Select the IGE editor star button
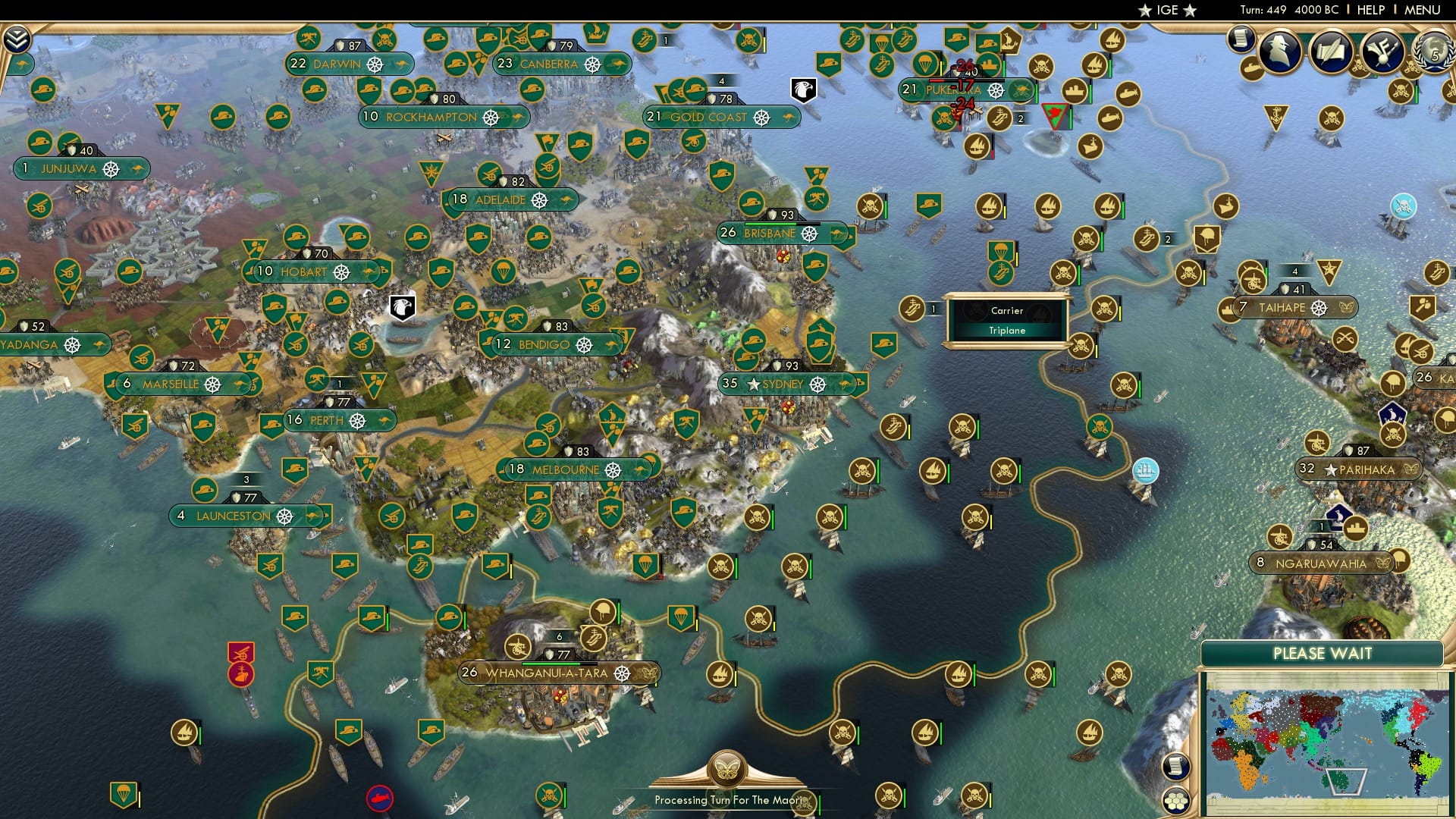The width and height of the screenshot is (1456, 819). tap(1168, 11)
